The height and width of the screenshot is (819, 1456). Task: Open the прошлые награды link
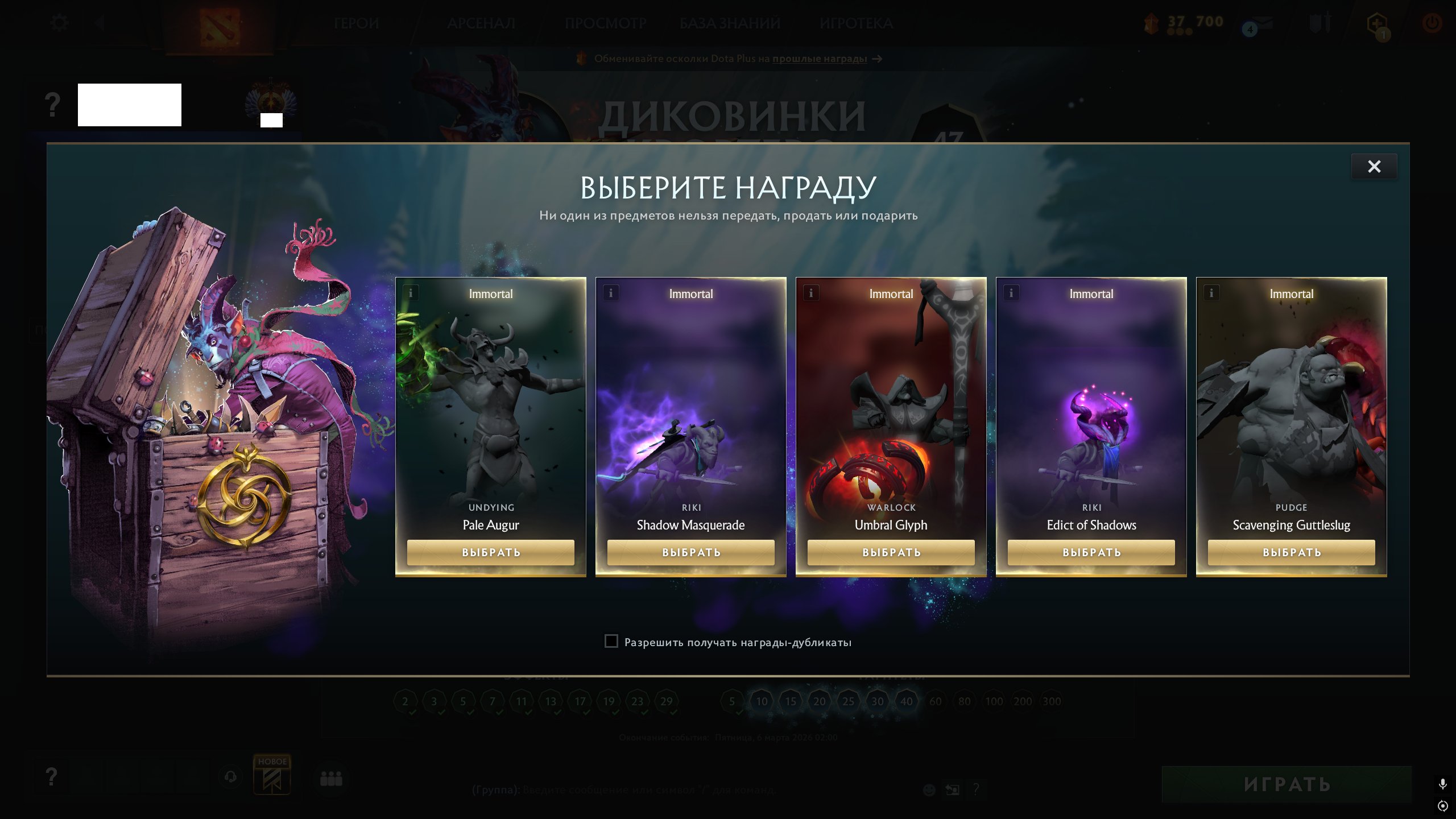click(818, 59)
